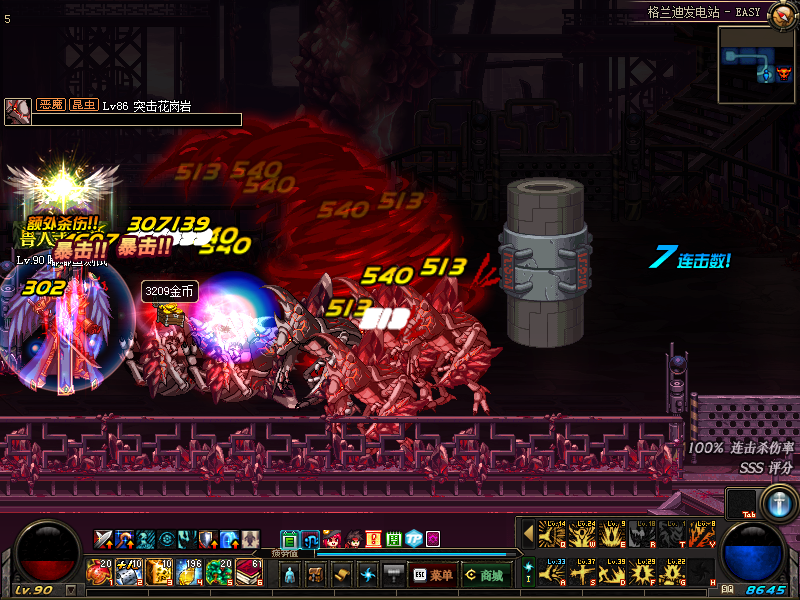
Task: Use the red potion in slot 1
Action: 99,573
